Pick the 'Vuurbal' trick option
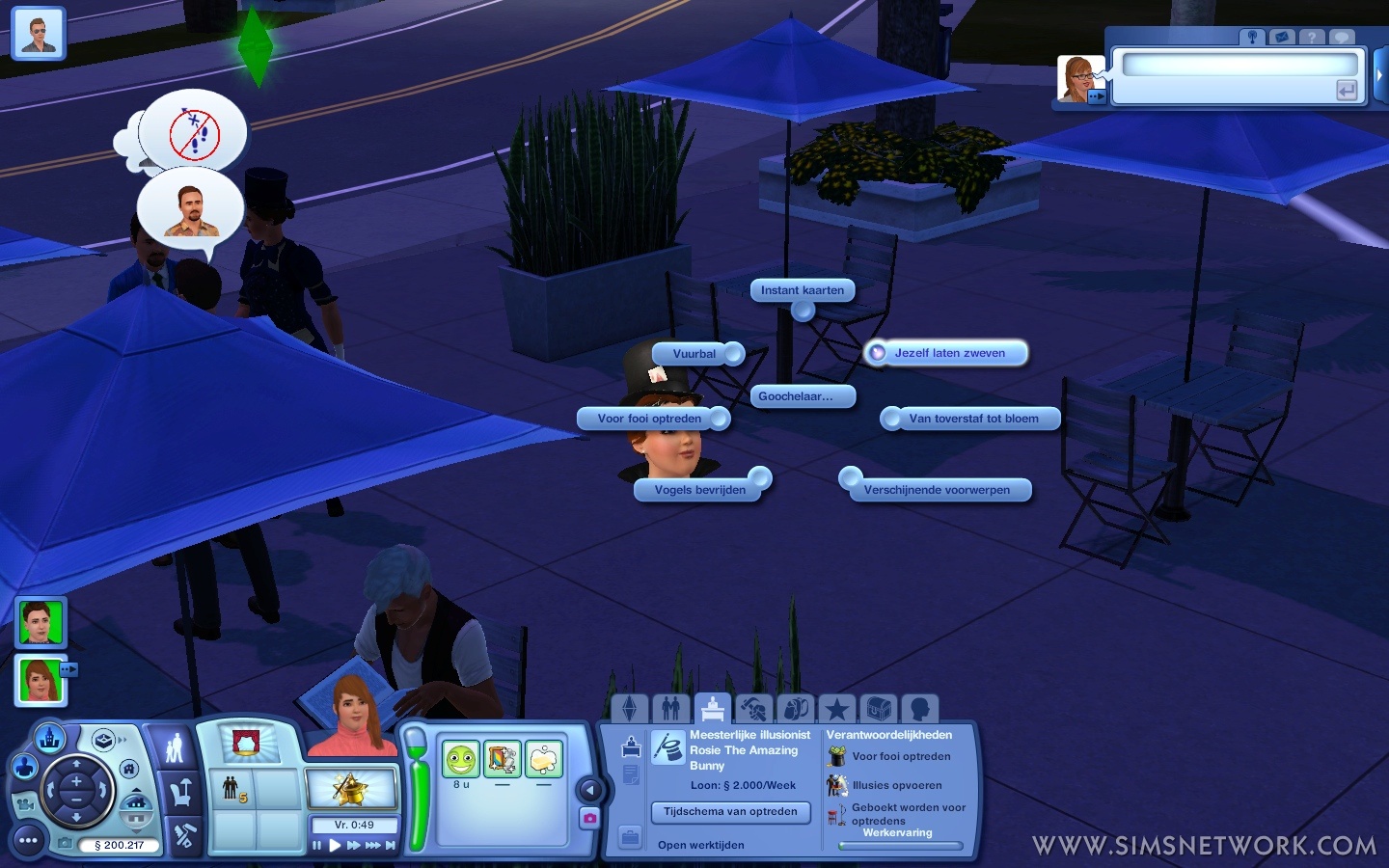The height and width of the screenshot is (868, 1389). tap(694, 354)
